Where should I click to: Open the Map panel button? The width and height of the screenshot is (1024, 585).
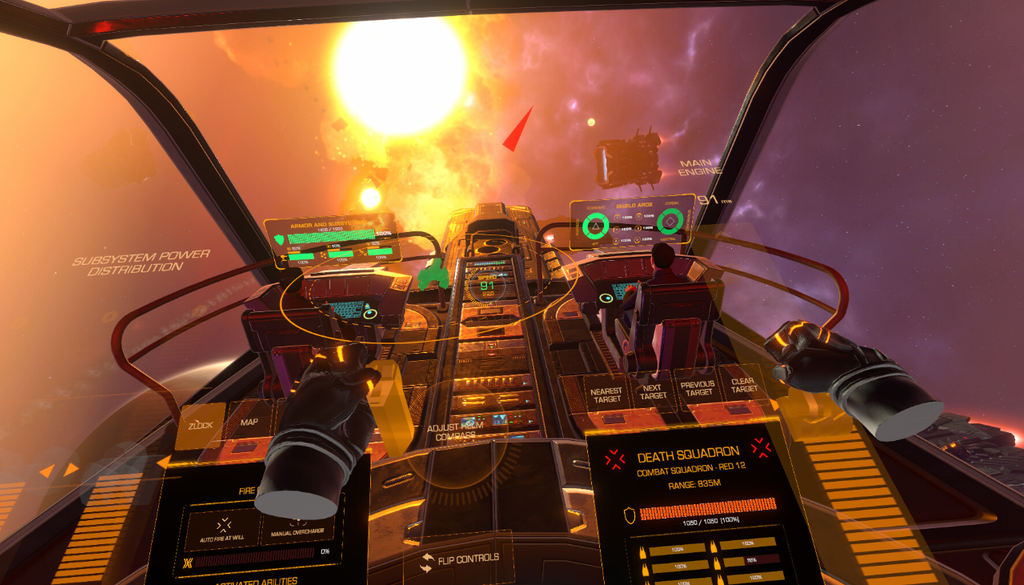248,422
